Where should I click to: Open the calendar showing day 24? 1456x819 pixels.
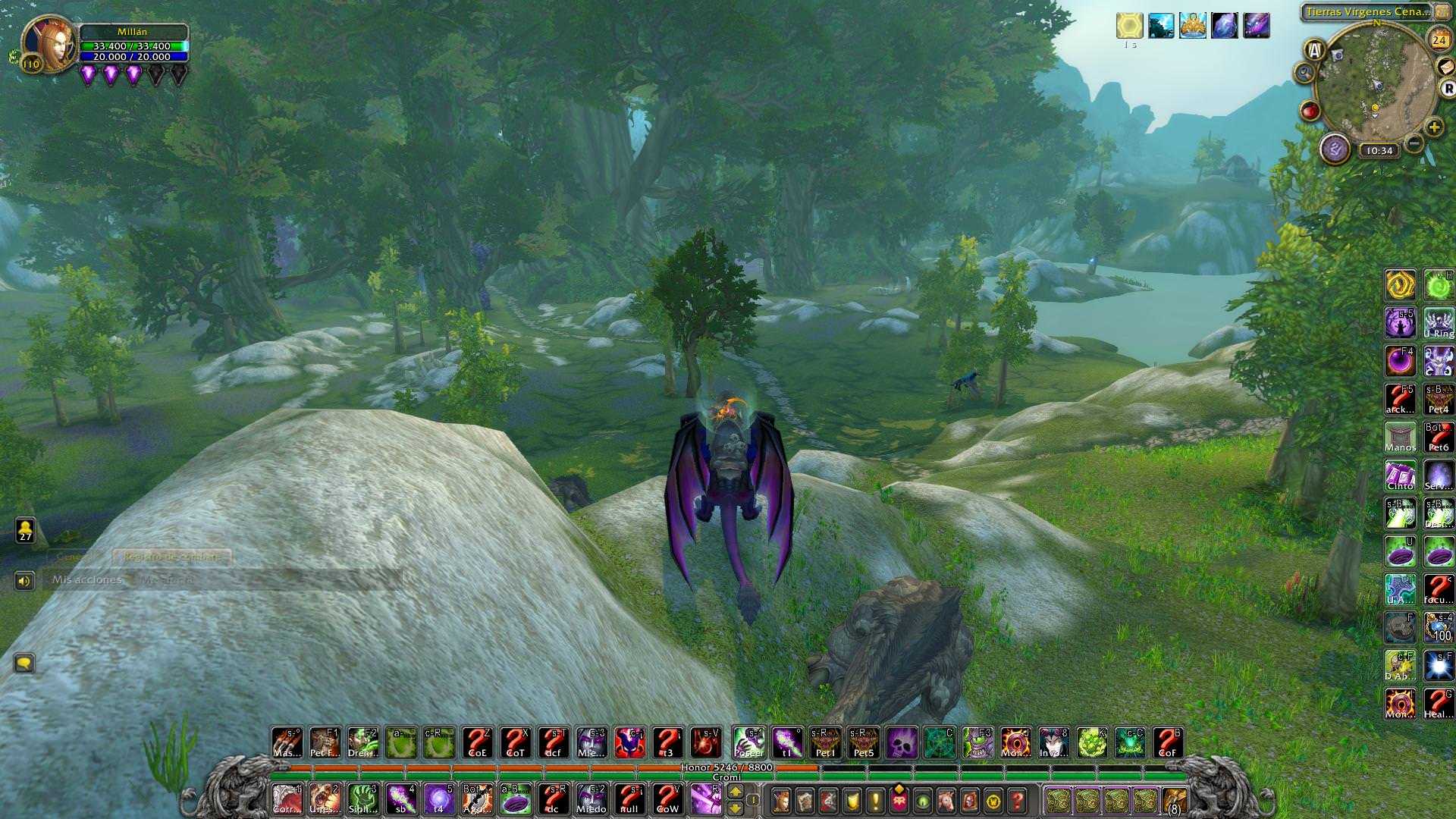pyautogui.click(x=1439, y=39)
